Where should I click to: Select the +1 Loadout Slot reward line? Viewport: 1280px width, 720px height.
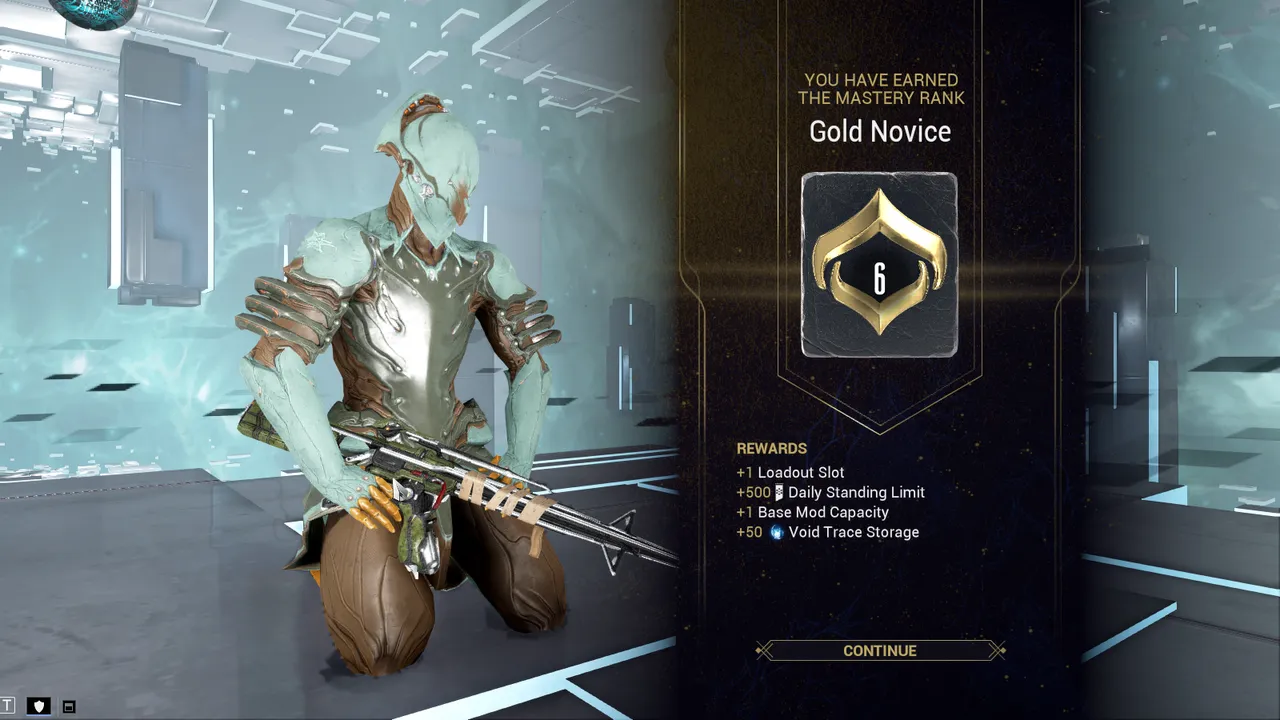pyautogui.click(x=790, y=472)
